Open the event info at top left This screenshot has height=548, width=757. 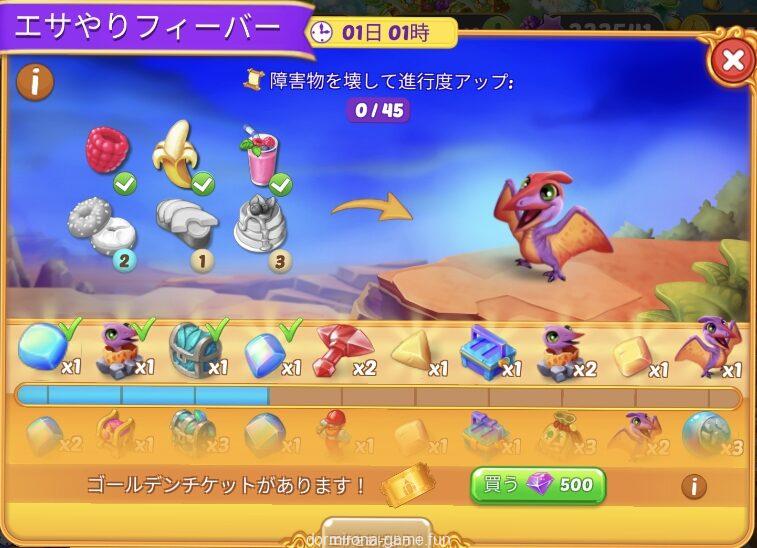click(x=35, y=81)
